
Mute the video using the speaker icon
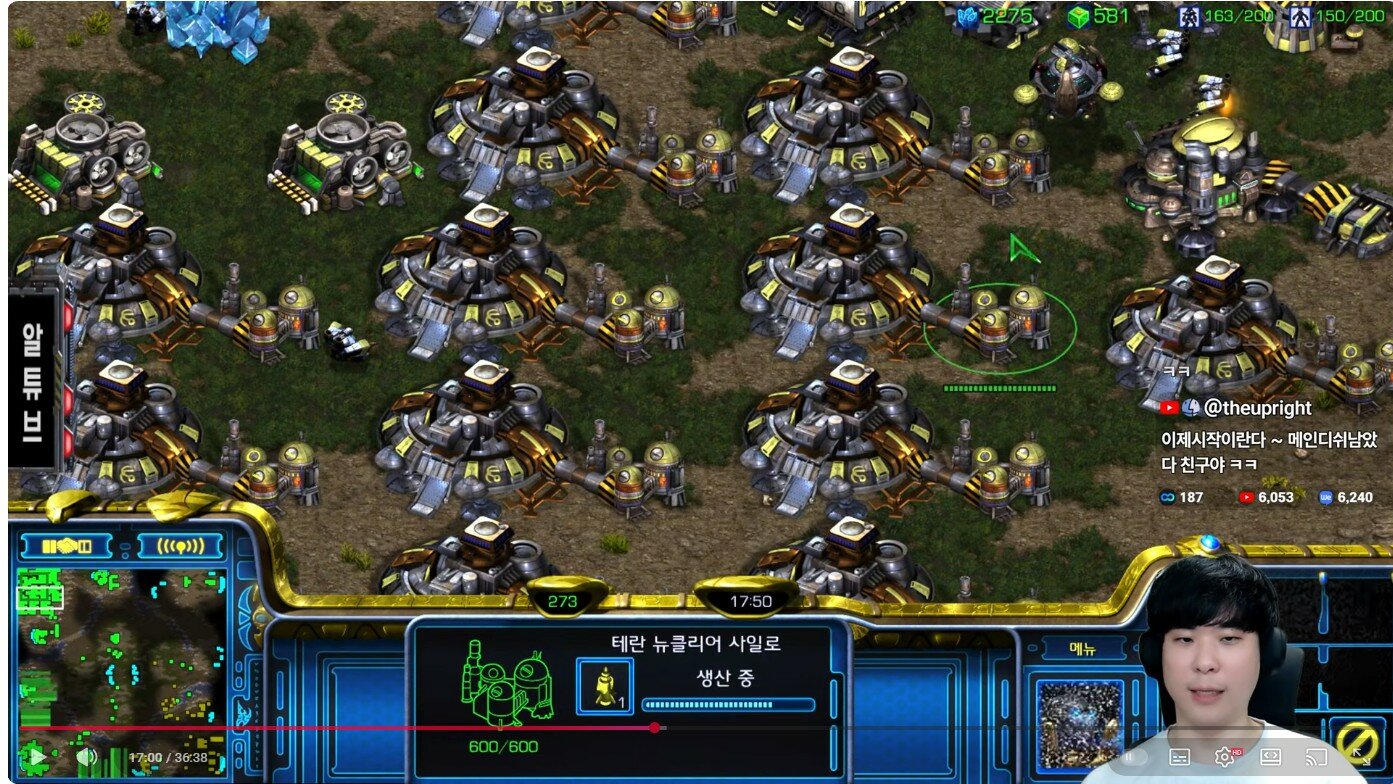point(87,757)
